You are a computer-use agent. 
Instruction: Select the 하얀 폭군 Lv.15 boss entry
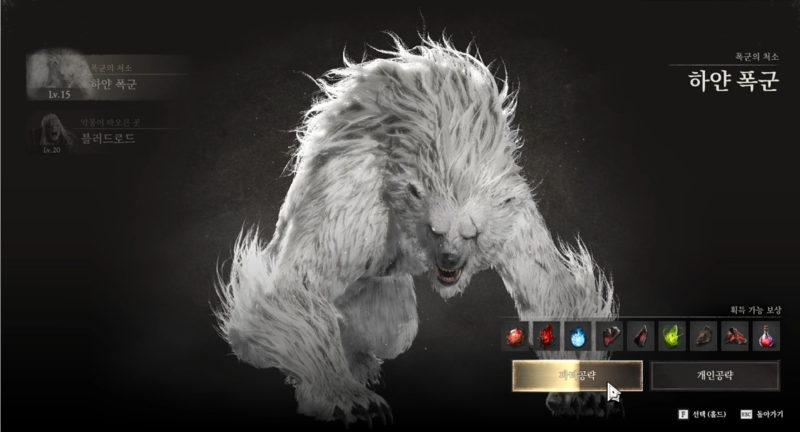click(105, 78)
